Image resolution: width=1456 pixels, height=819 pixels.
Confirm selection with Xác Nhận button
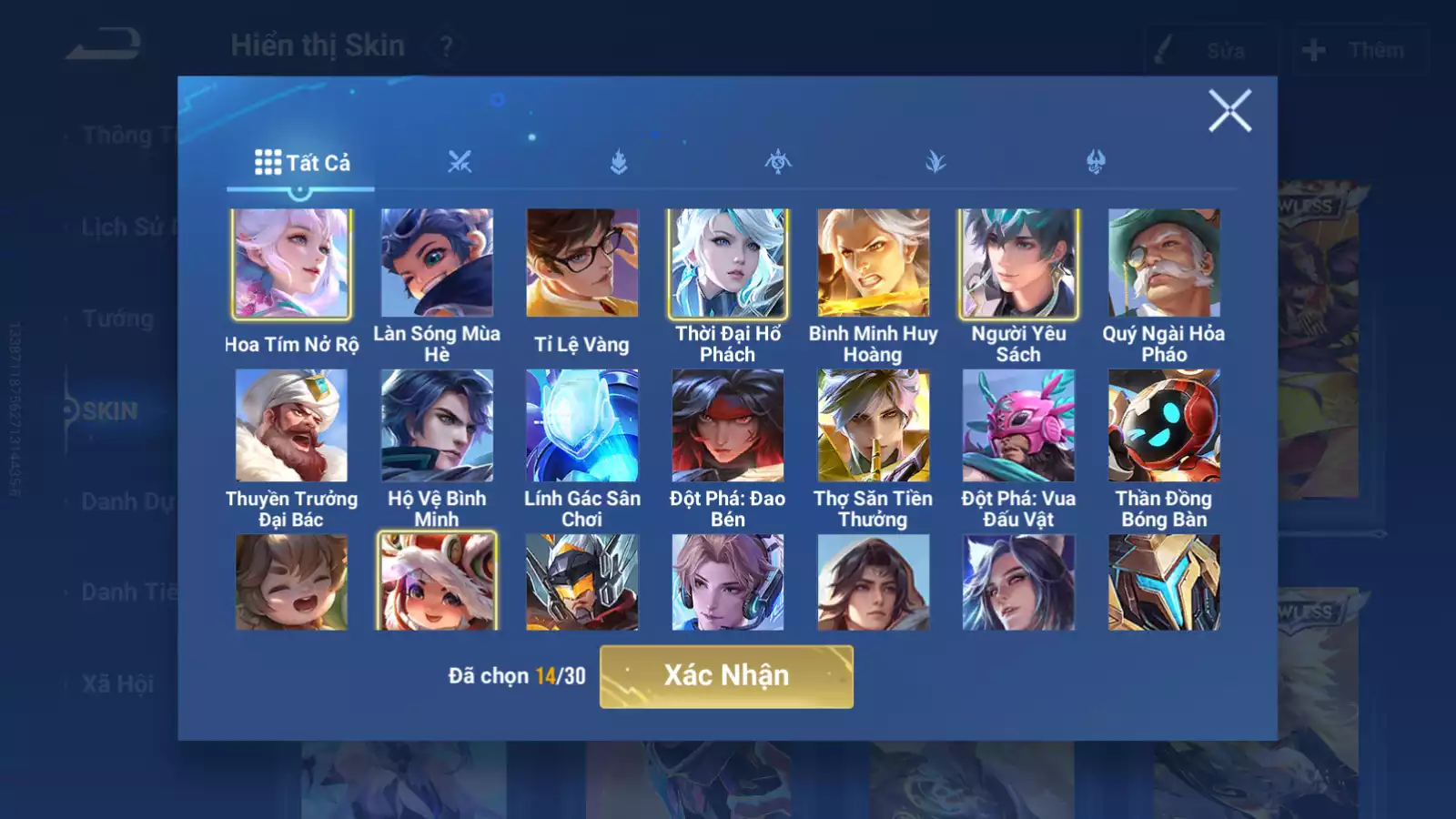tap(726, 676)
